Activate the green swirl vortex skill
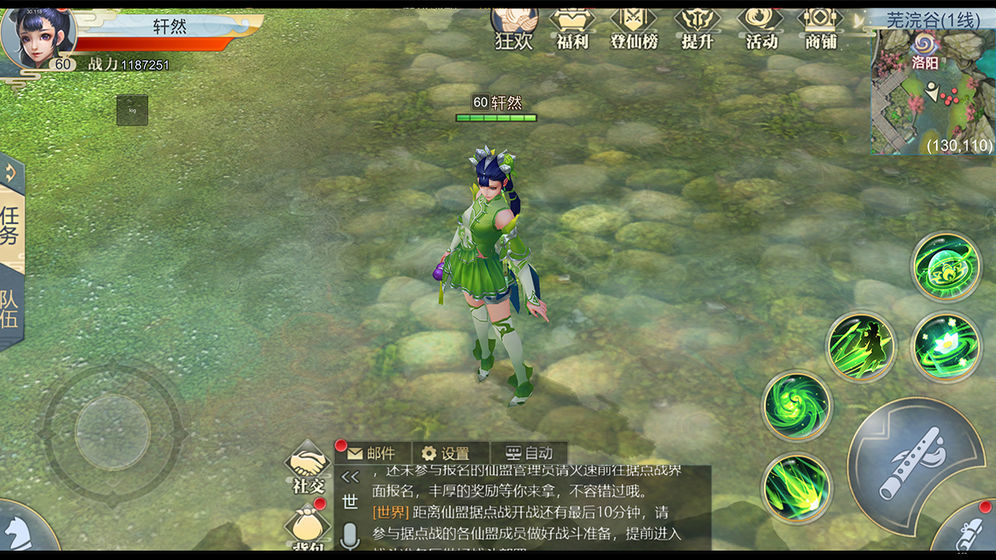 797,404
